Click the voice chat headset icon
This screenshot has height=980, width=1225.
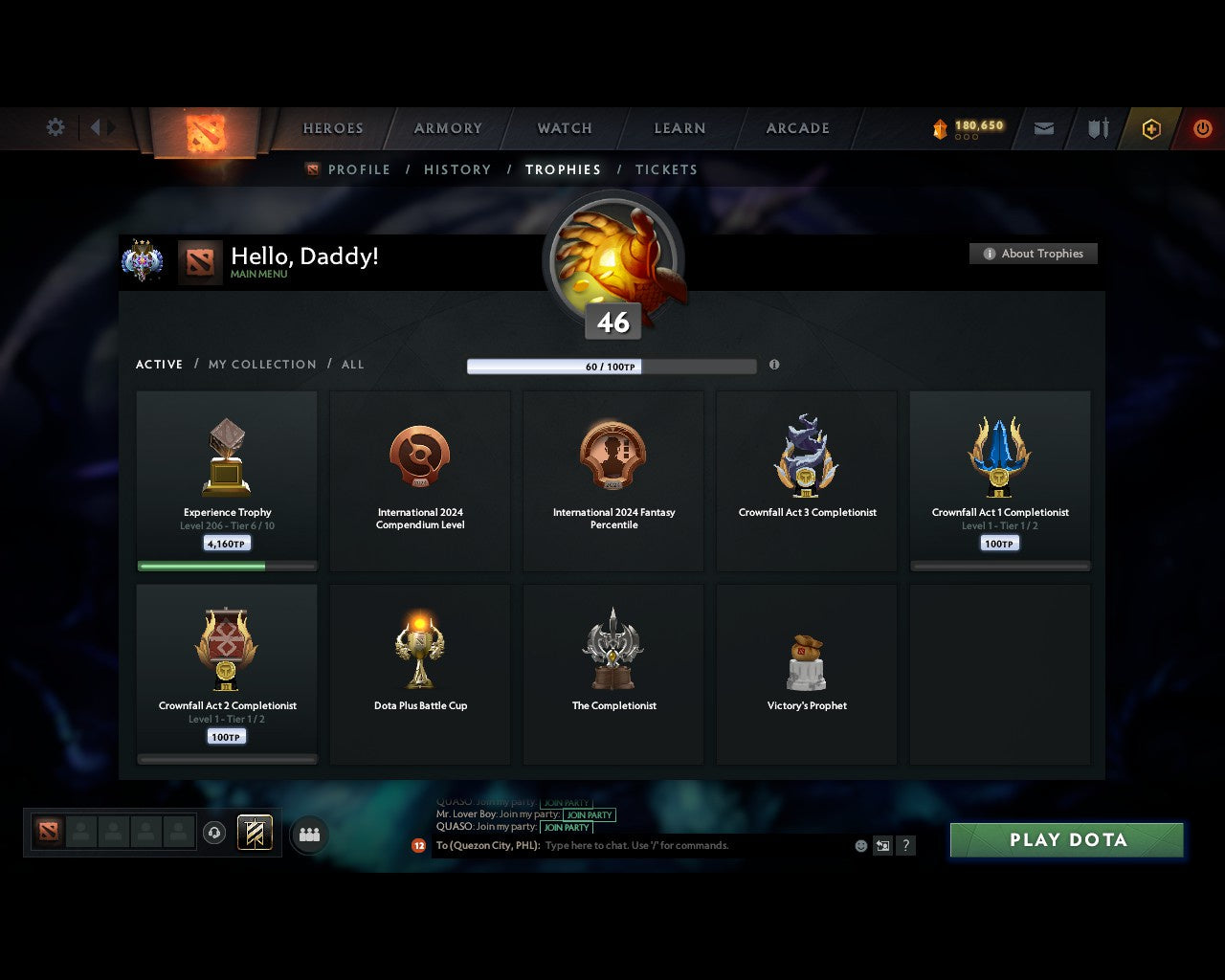[x=216, y=832]
